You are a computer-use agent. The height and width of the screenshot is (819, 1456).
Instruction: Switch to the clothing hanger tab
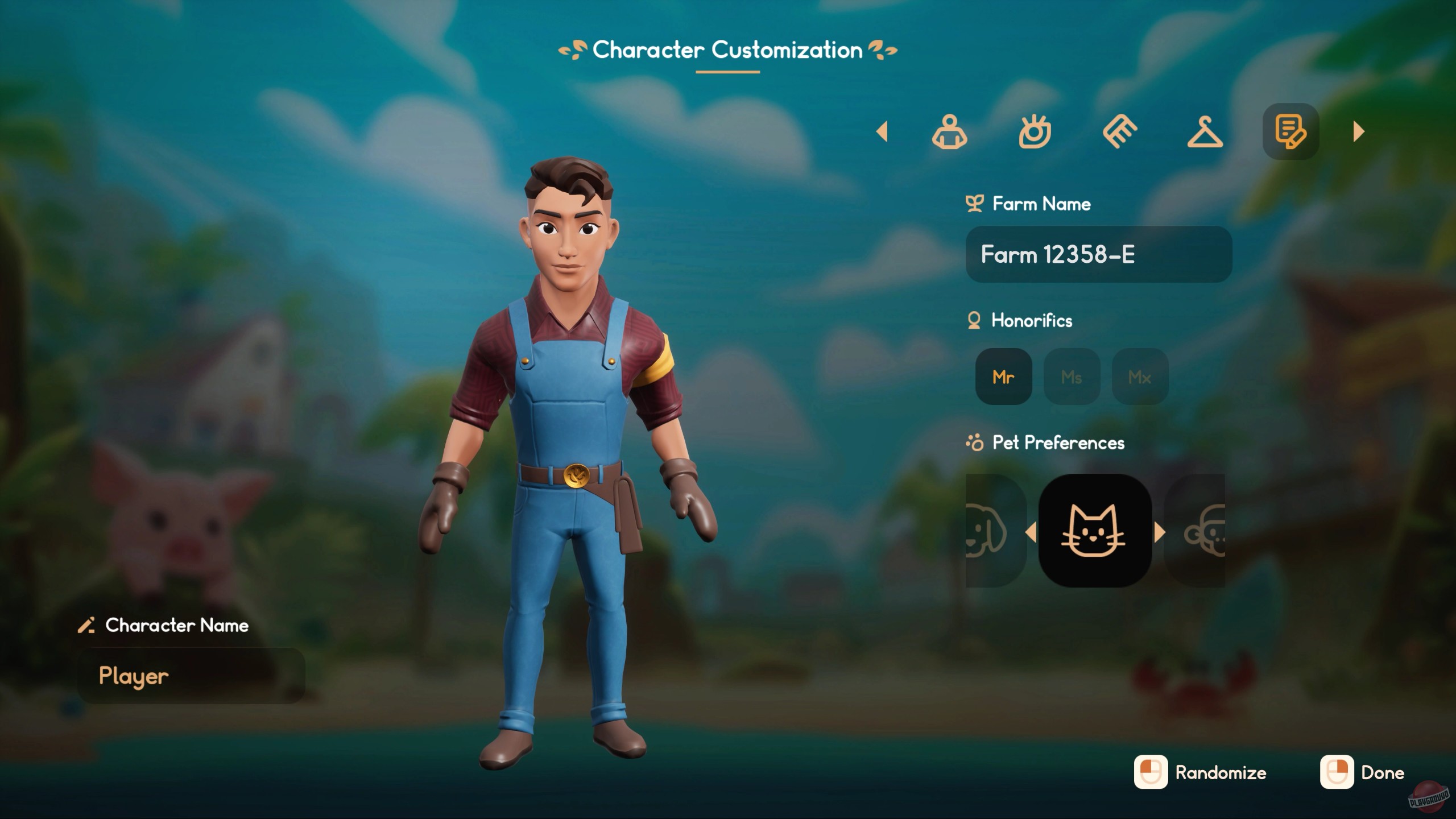click(x=1205, y=132)
